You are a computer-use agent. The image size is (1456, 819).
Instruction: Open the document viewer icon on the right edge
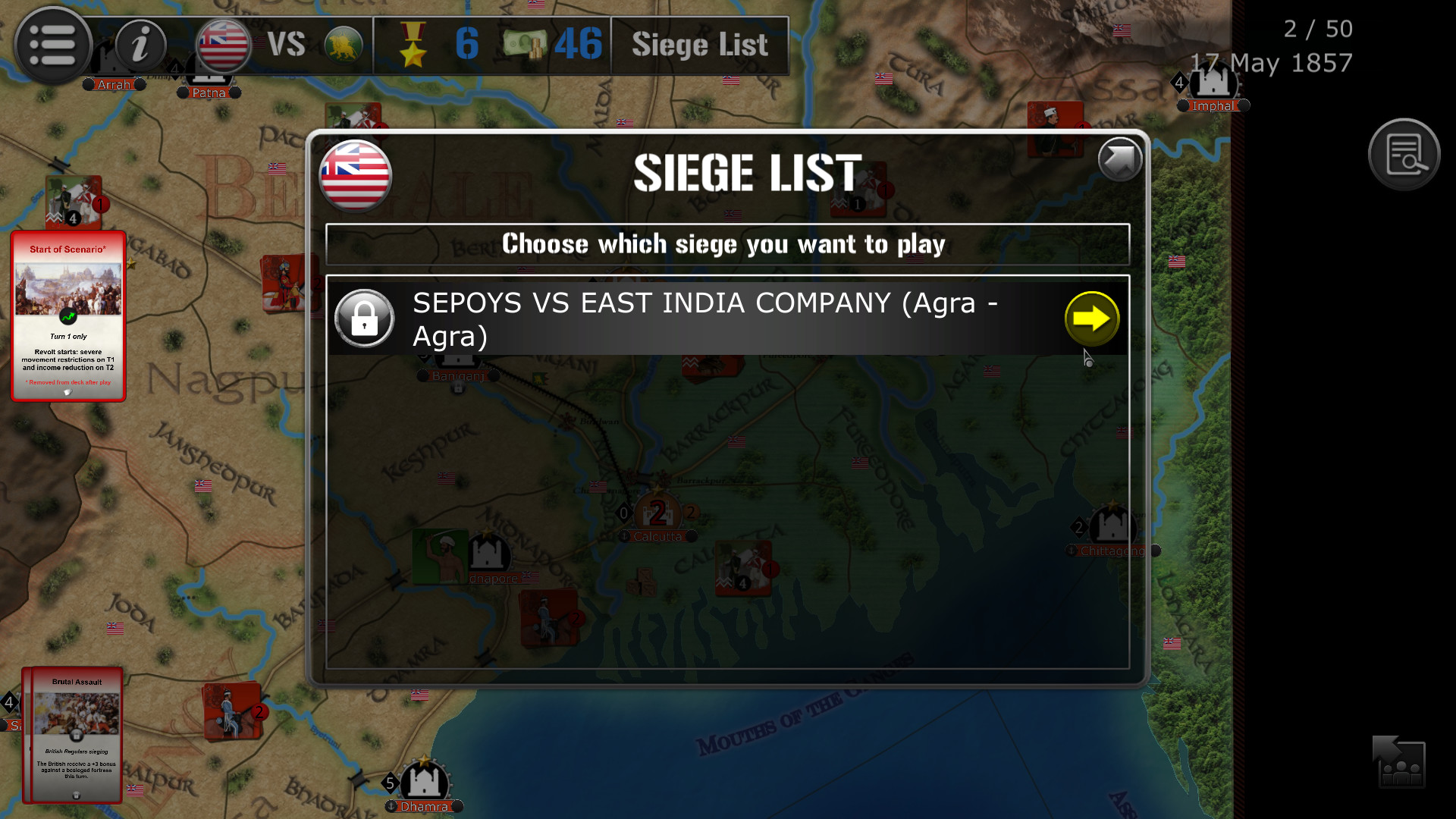1404,153
